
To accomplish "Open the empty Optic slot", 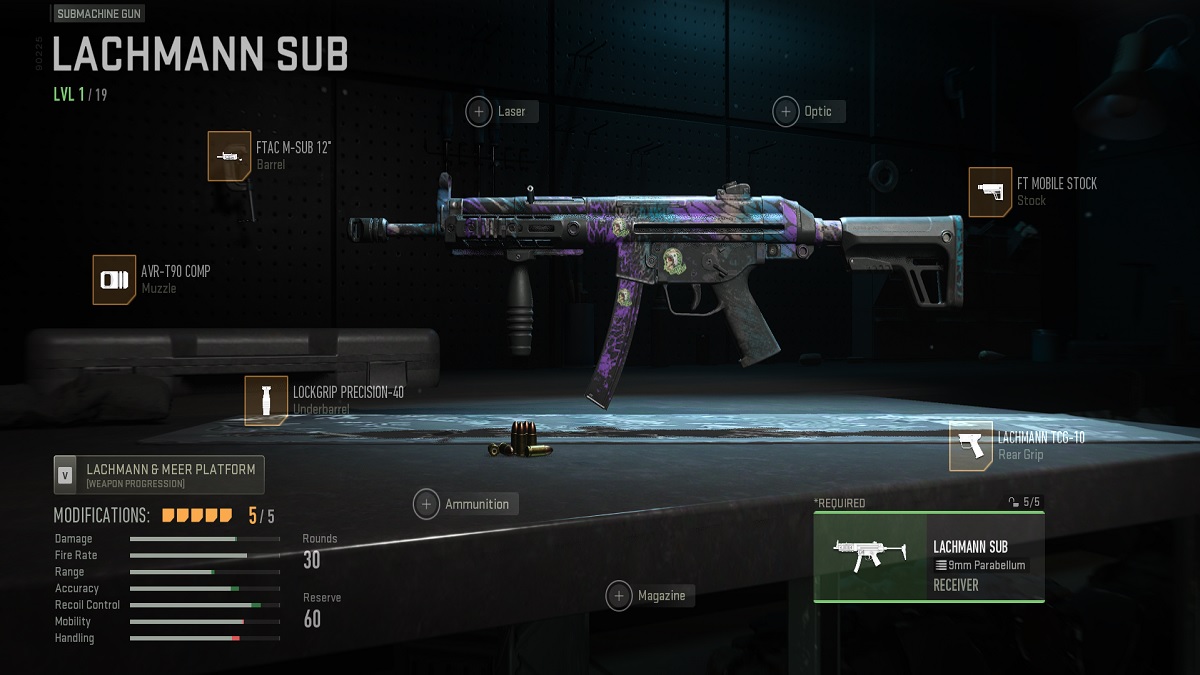I will tap(787, 111).
